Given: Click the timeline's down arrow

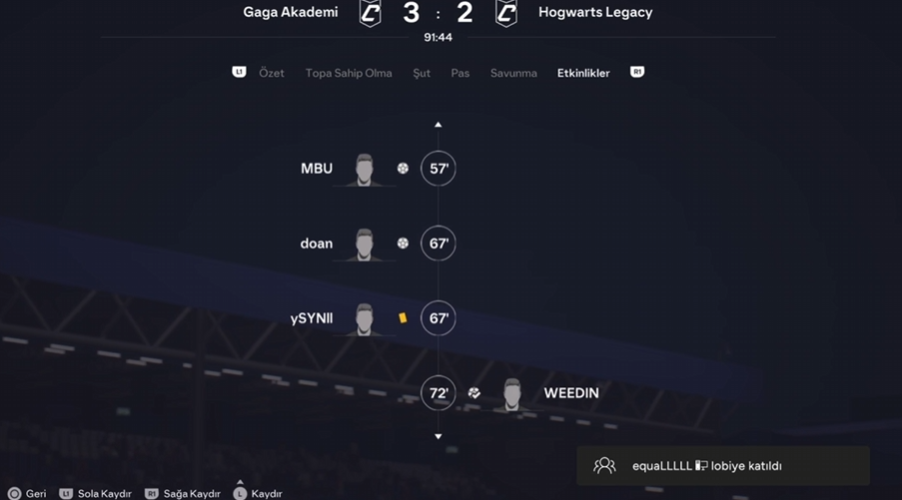Looking at the screenshot, I should click(438, 437).
